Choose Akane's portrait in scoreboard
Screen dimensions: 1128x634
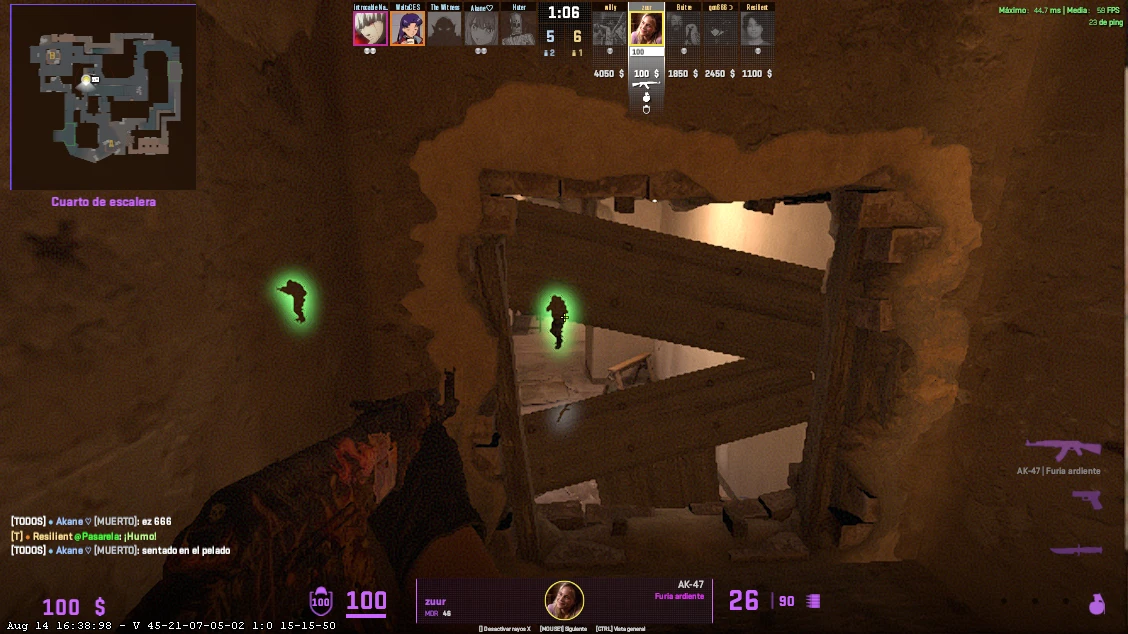pos(481,28)
